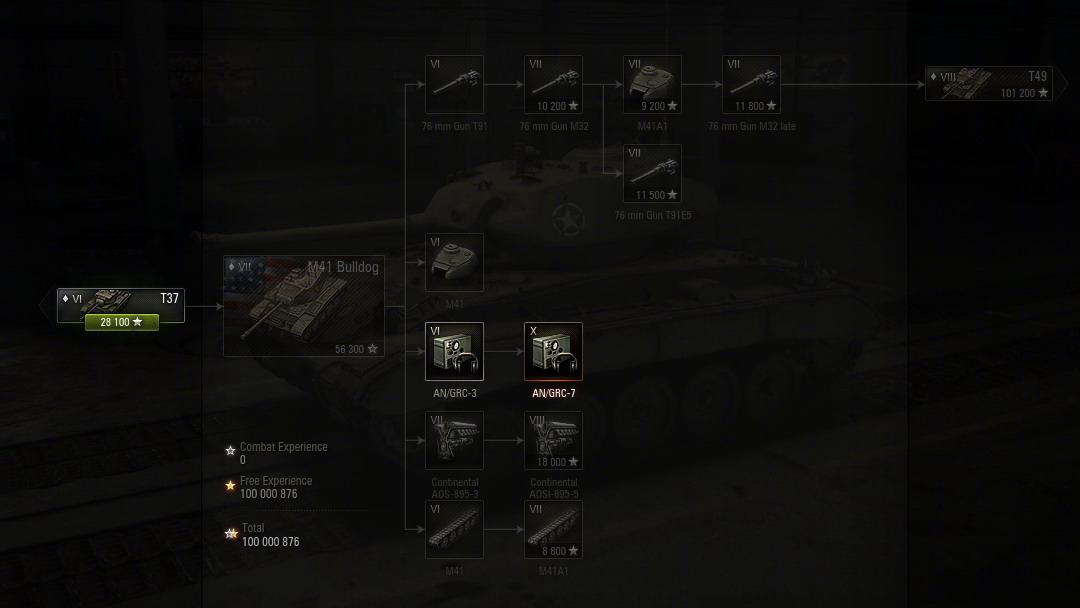Select the AN/GRC-7 radio module
1080x608 pixels.
553,351
